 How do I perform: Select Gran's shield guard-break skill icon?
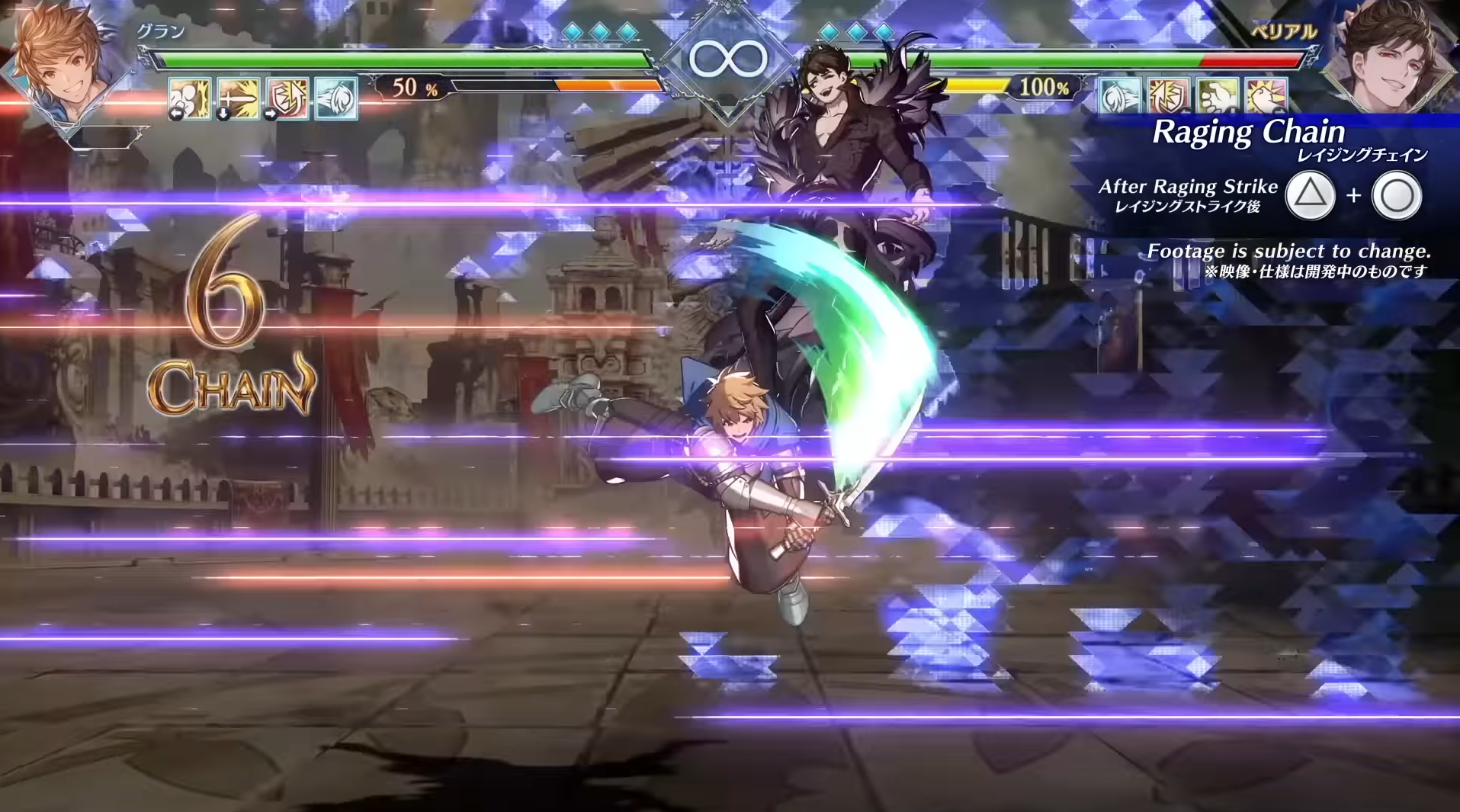click(287, 99)
